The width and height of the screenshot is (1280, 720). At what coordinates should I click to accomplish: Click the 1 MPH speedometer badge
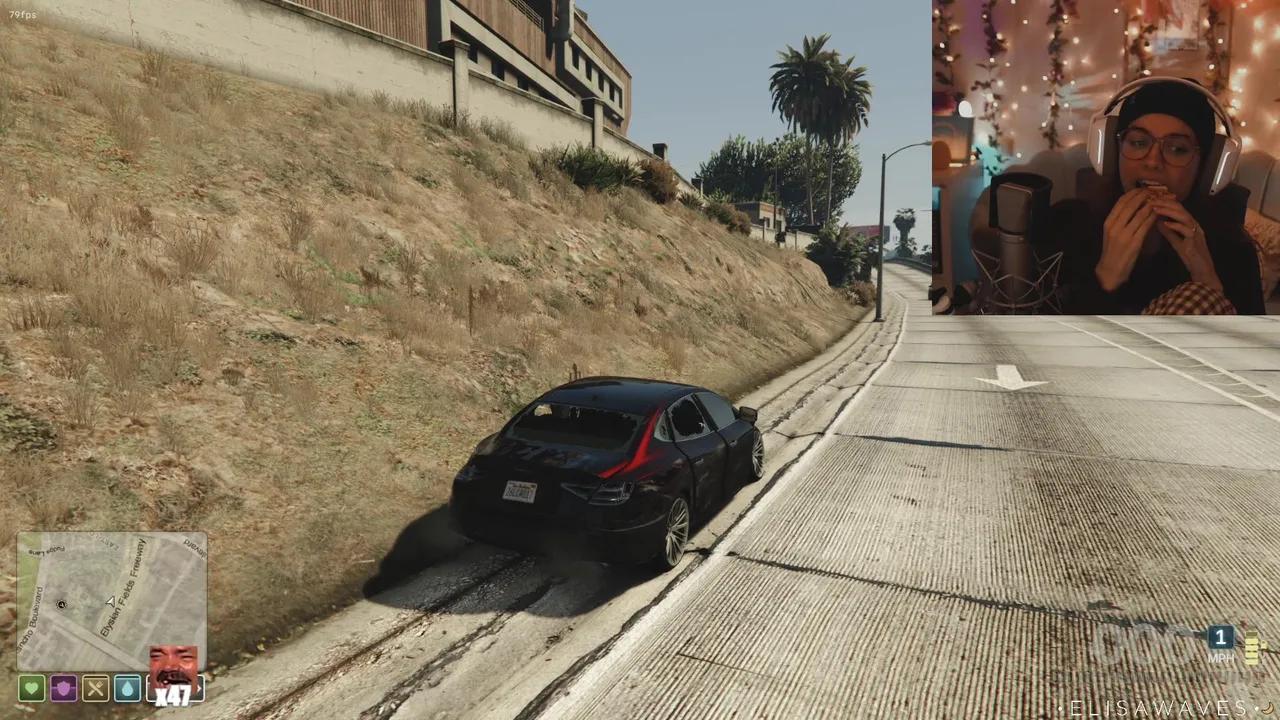1221,640
